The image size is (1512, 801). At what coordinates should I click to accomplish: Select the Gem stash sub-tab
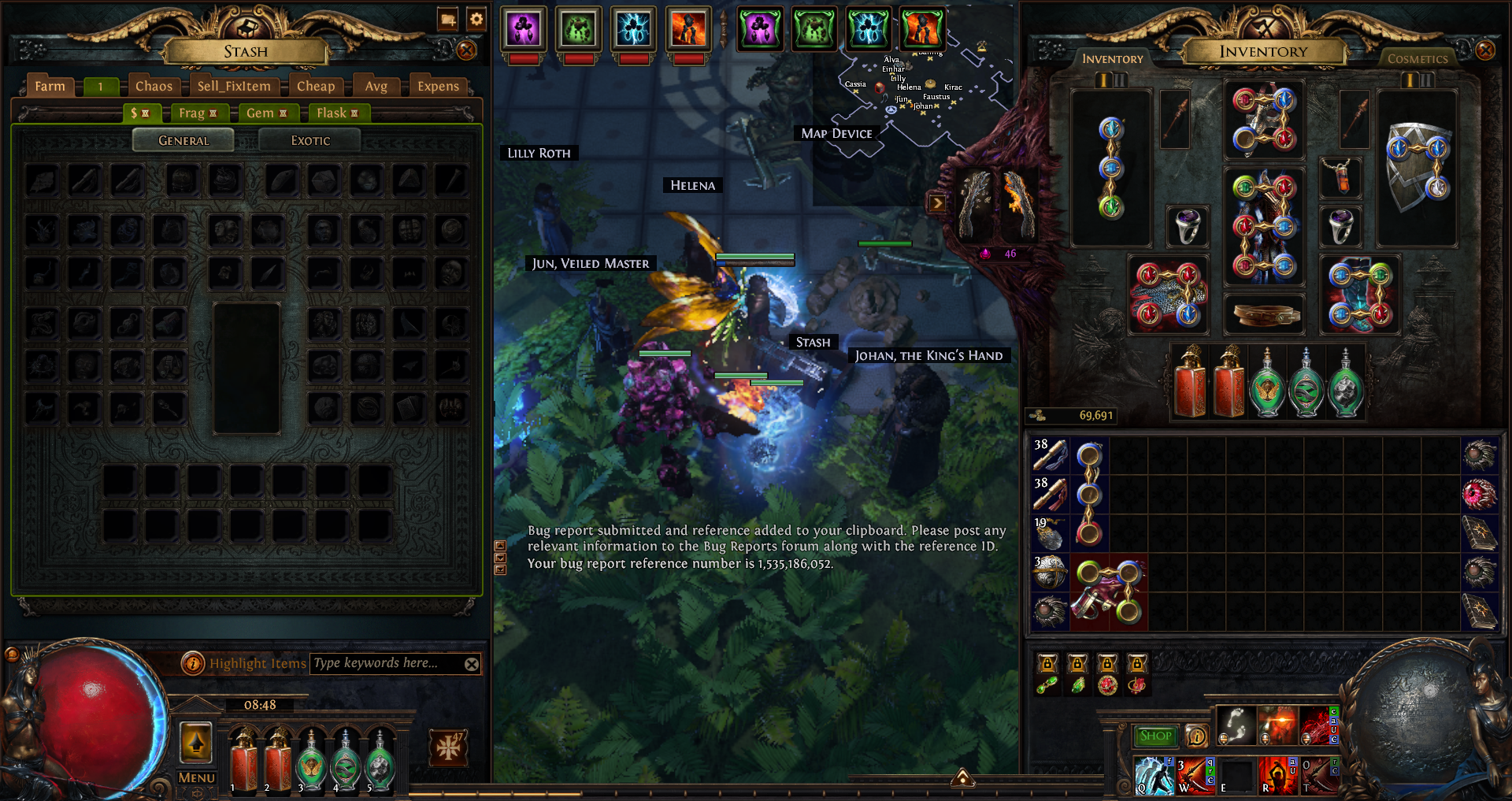pyautogui.click(x=266, y=113)
